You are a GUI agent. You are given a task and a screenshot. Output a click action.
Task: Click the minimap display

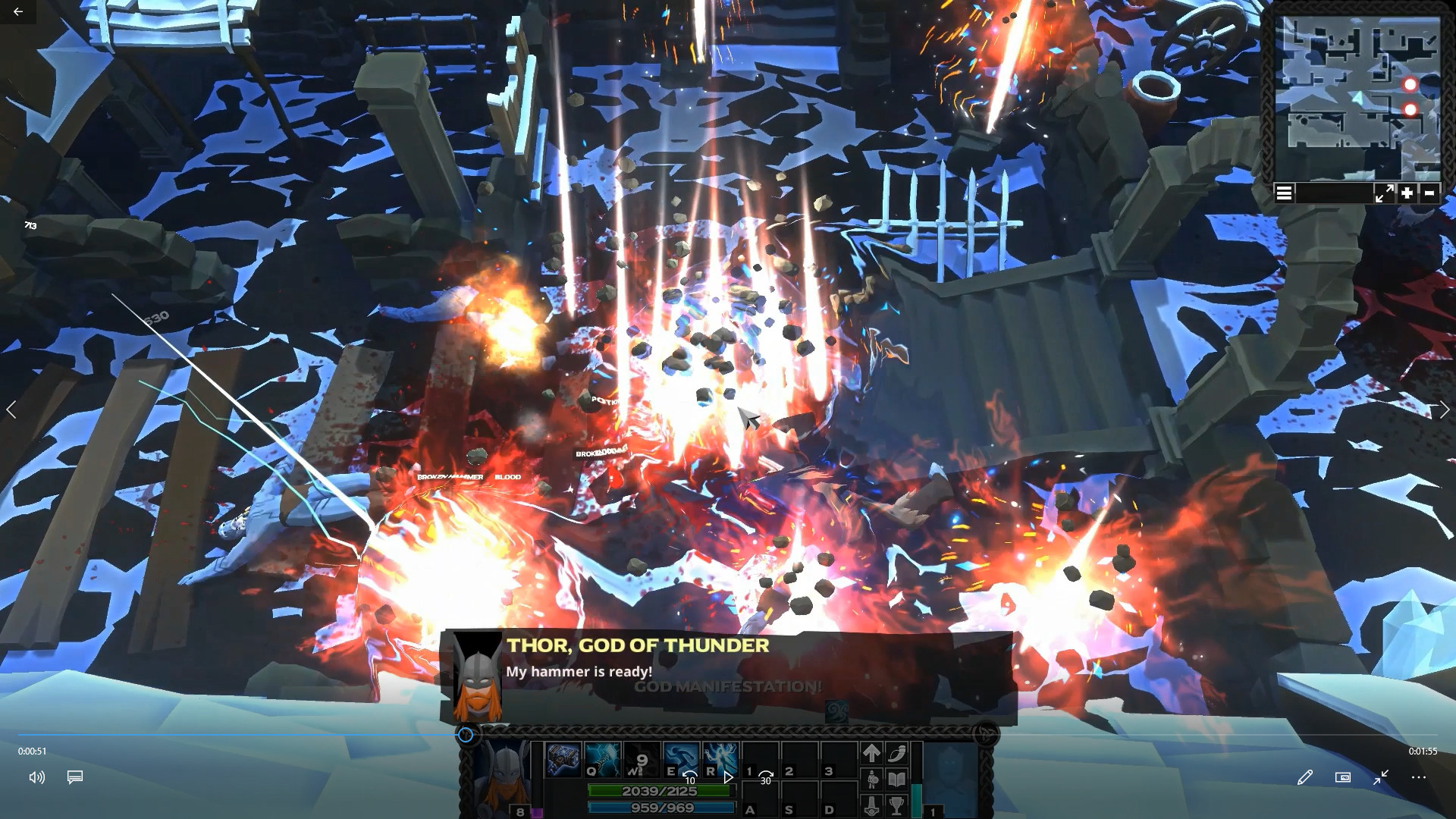point(1357,95)
